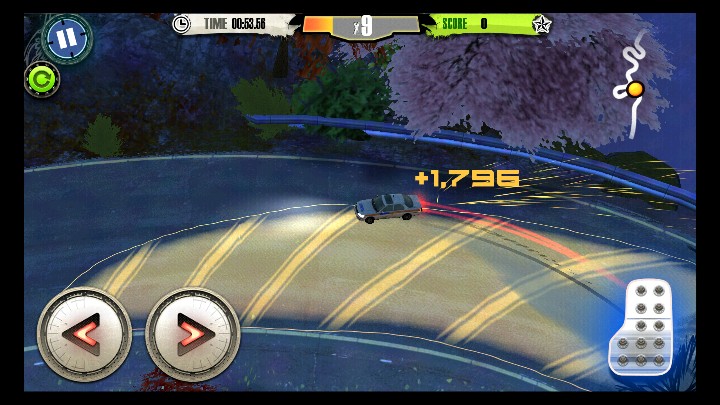Pause the game with the pause button
Screen dimensions: 720x405
(x=66, y=39)
